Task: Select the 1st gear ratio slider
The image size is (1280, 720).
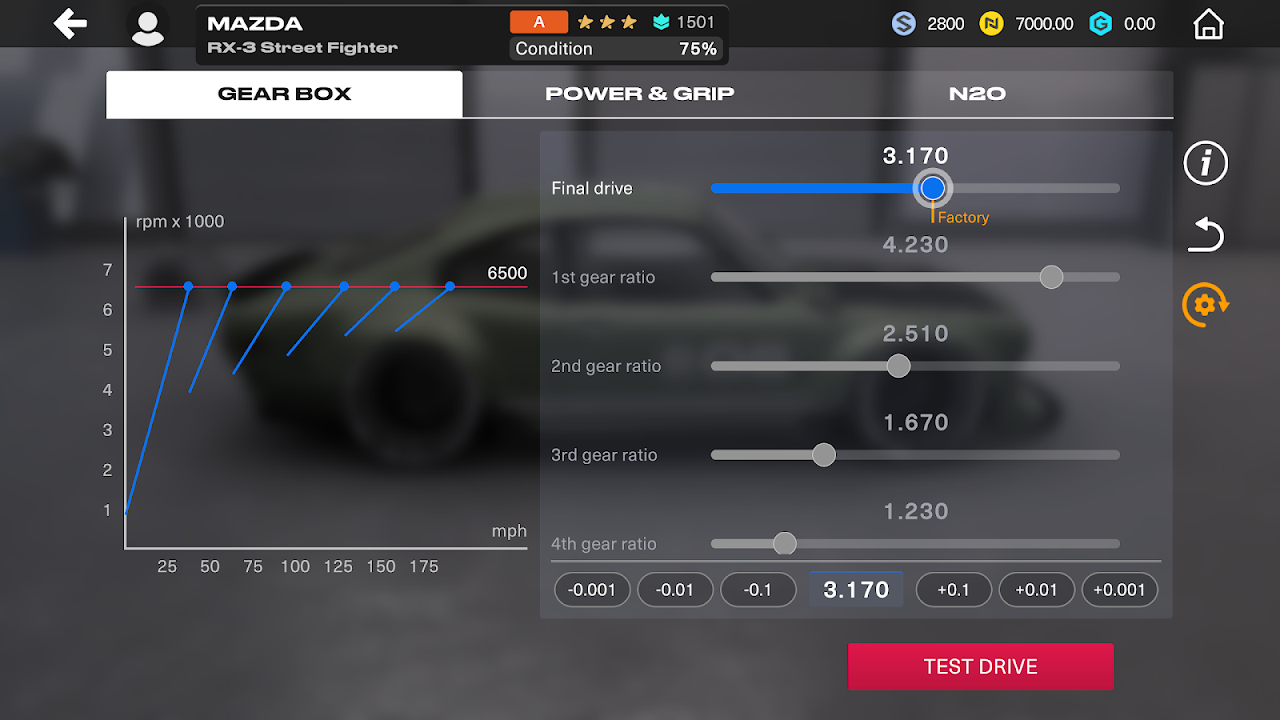Action: [1051, 277]
